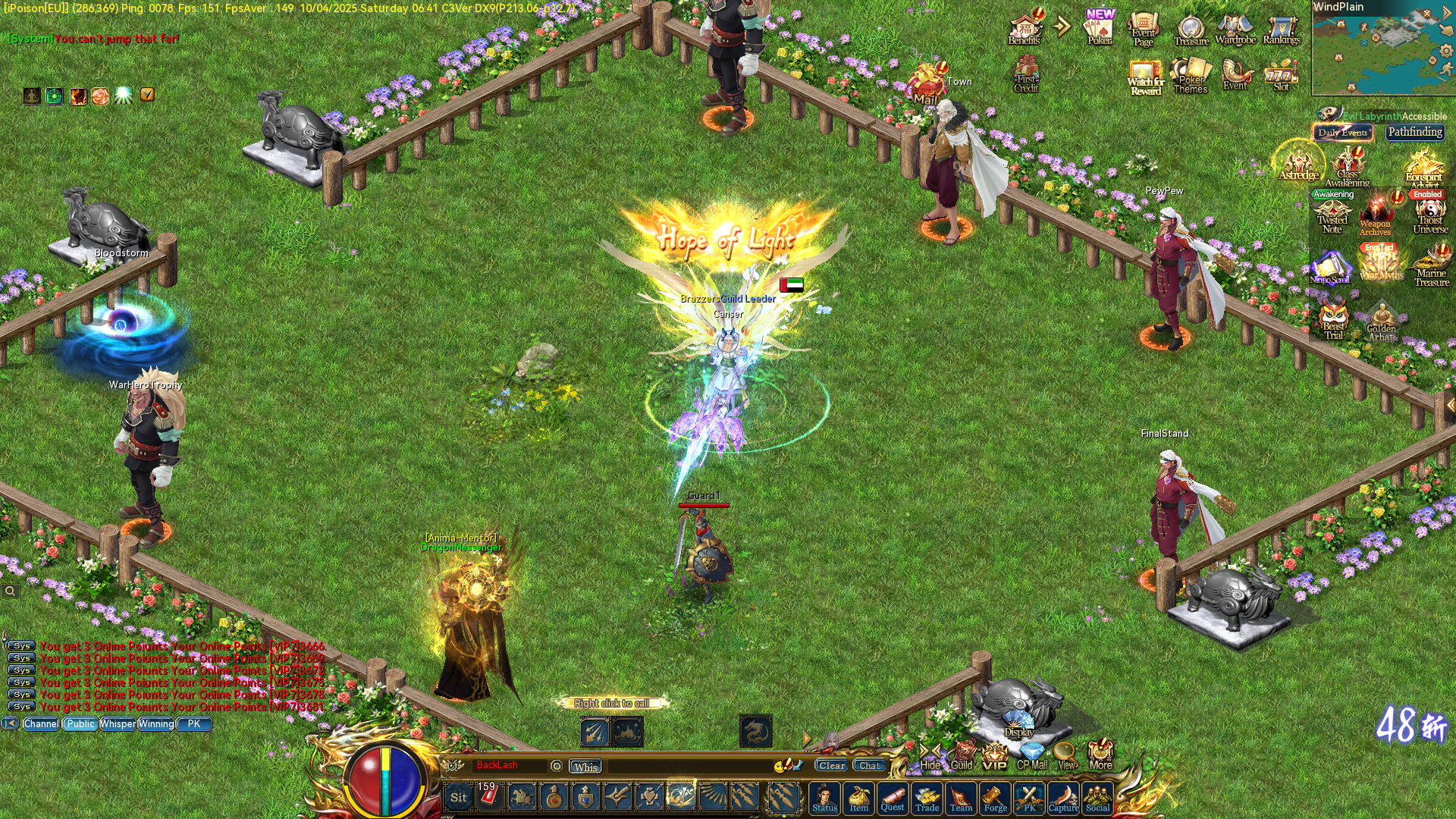
Task: Open the Wardrobe window
Action: click(x=1236, y=27)
